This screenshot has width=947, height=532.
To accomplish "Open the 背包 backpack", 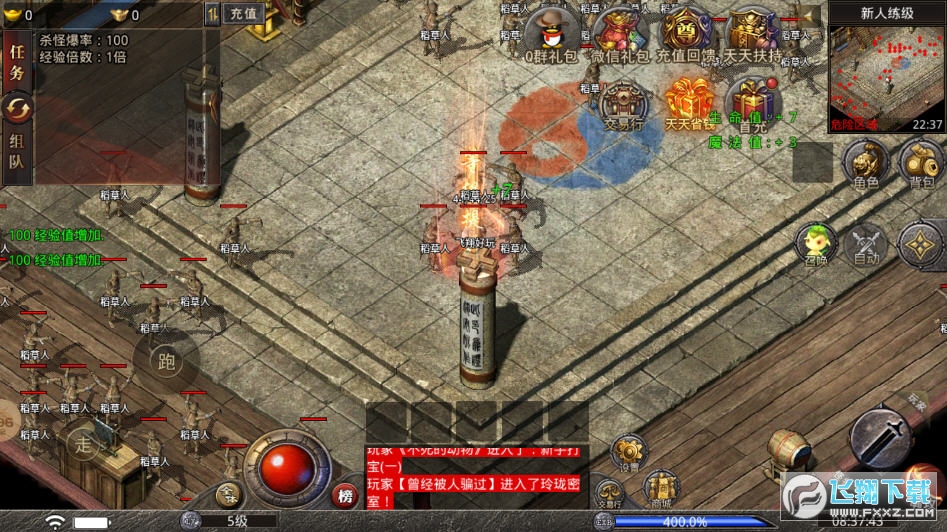I will [921, 162].
